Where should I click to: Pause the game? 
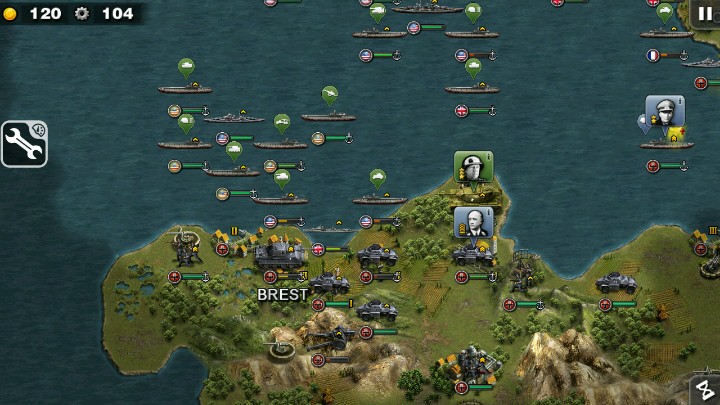705,13
